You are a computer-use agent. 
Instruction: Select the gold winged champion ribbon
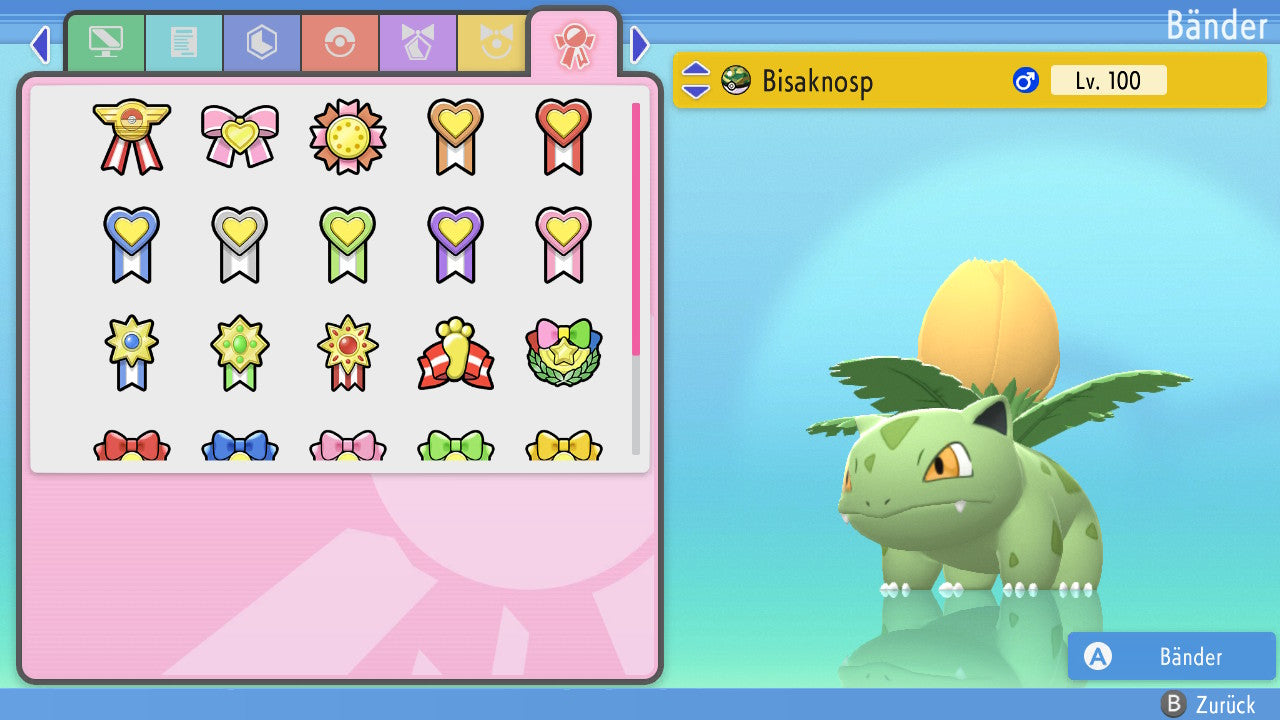click(132, 136)
